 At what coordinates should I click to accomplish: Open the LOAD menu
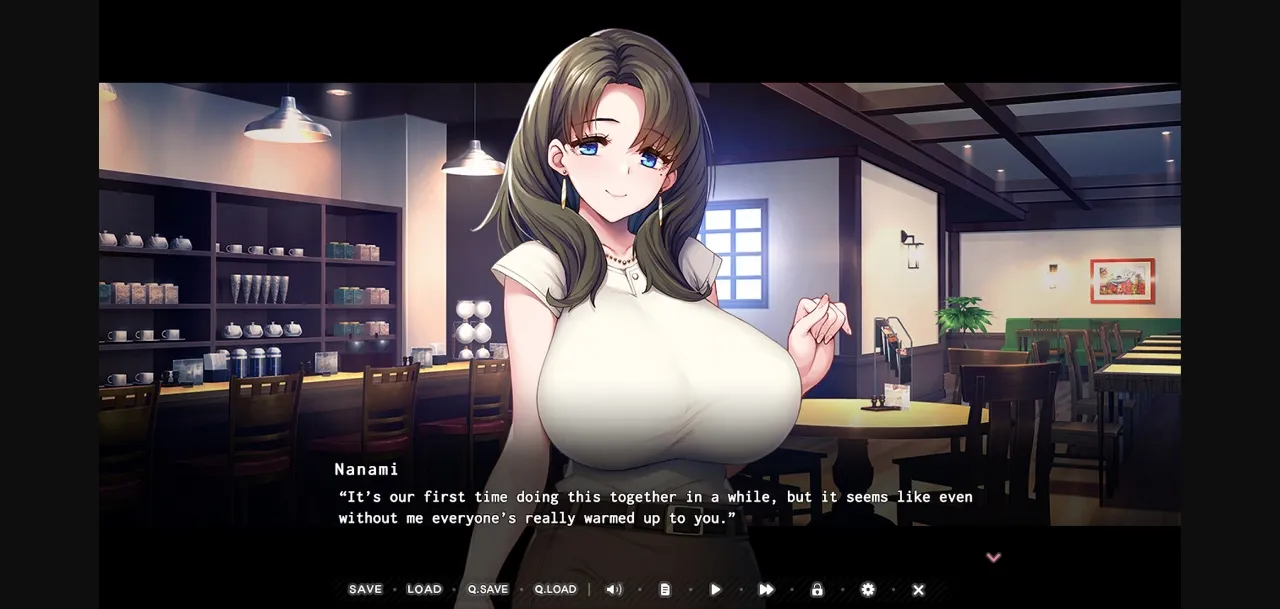click(424, 589)
